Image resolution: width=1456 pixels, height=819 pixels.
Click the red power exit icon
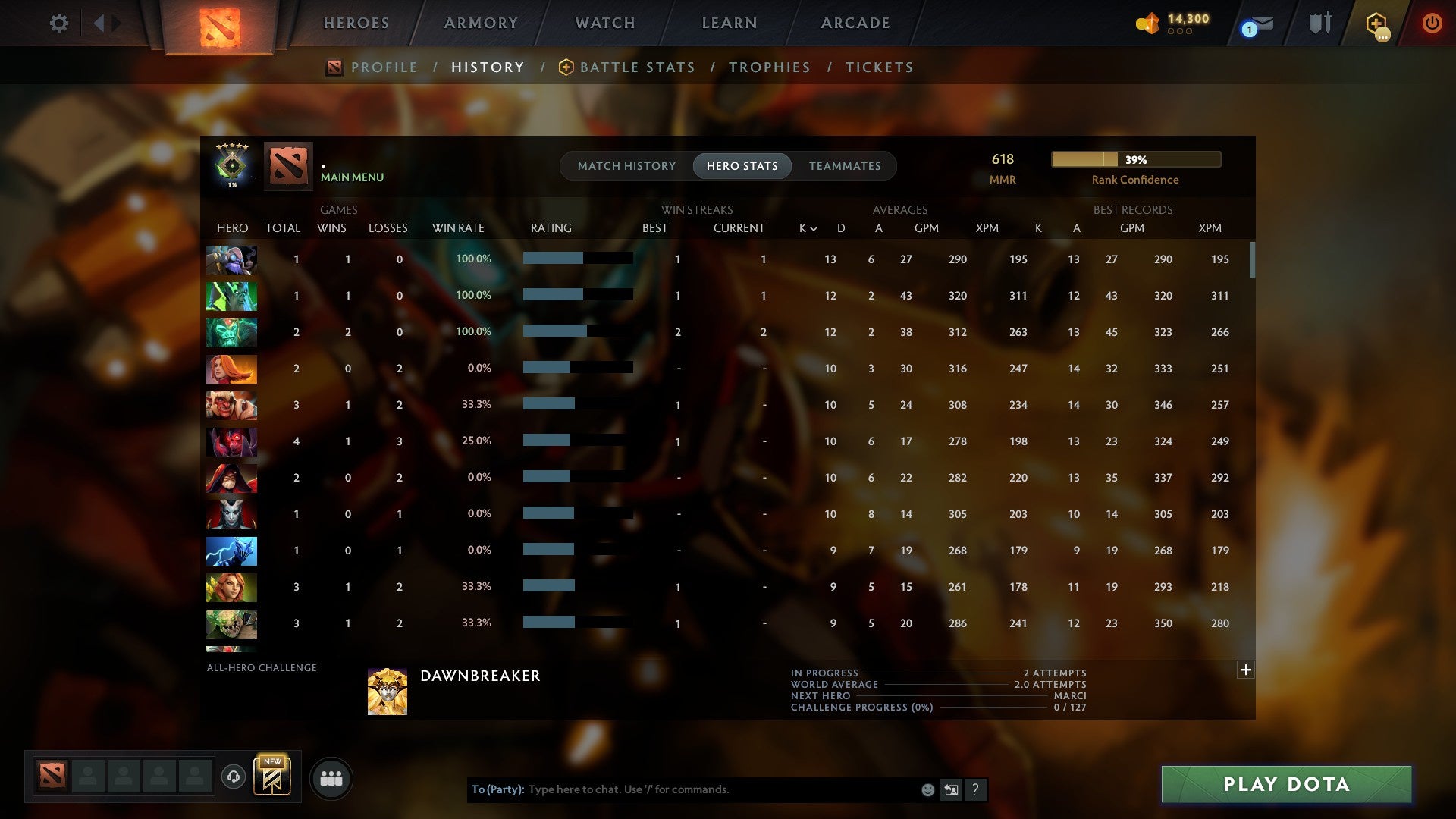pyautogui.click(x=1432, y=24)
